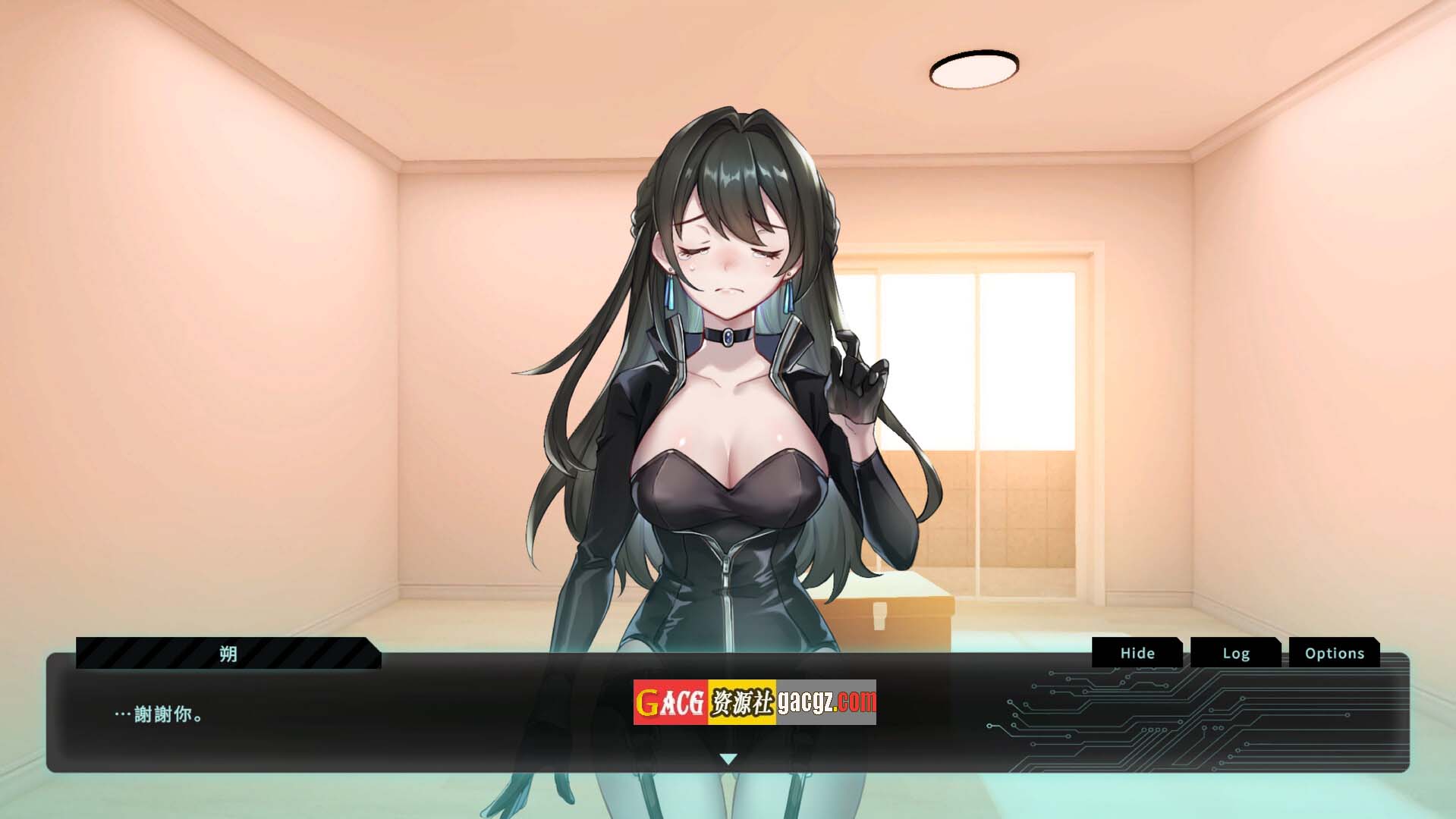The width and height of the screenshot is (1456, 819).
Task: Open the Options menu
Action: tap(1334, 653)
